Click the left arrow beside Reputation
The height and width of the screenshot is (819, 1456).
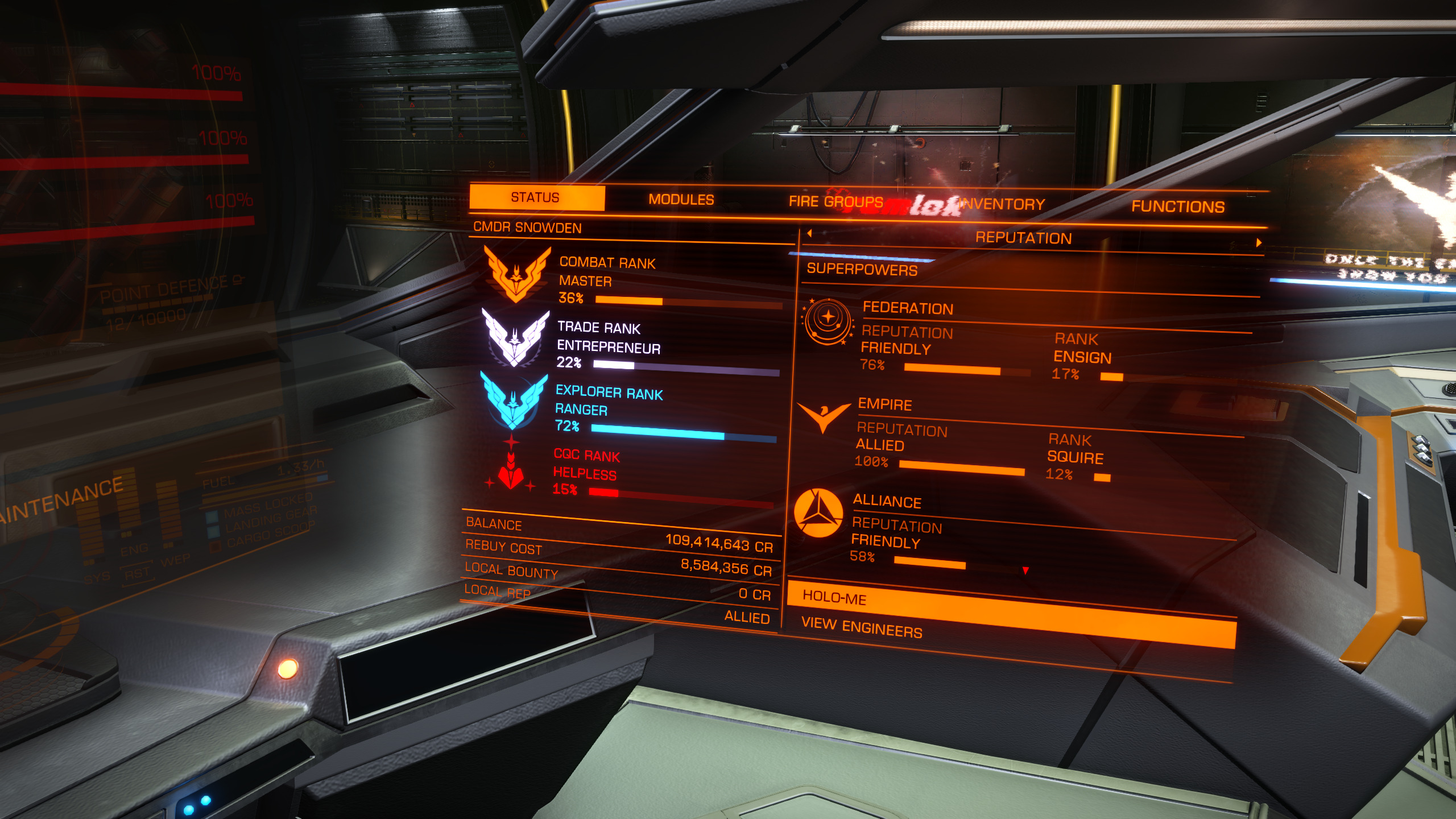pos(809,233)
